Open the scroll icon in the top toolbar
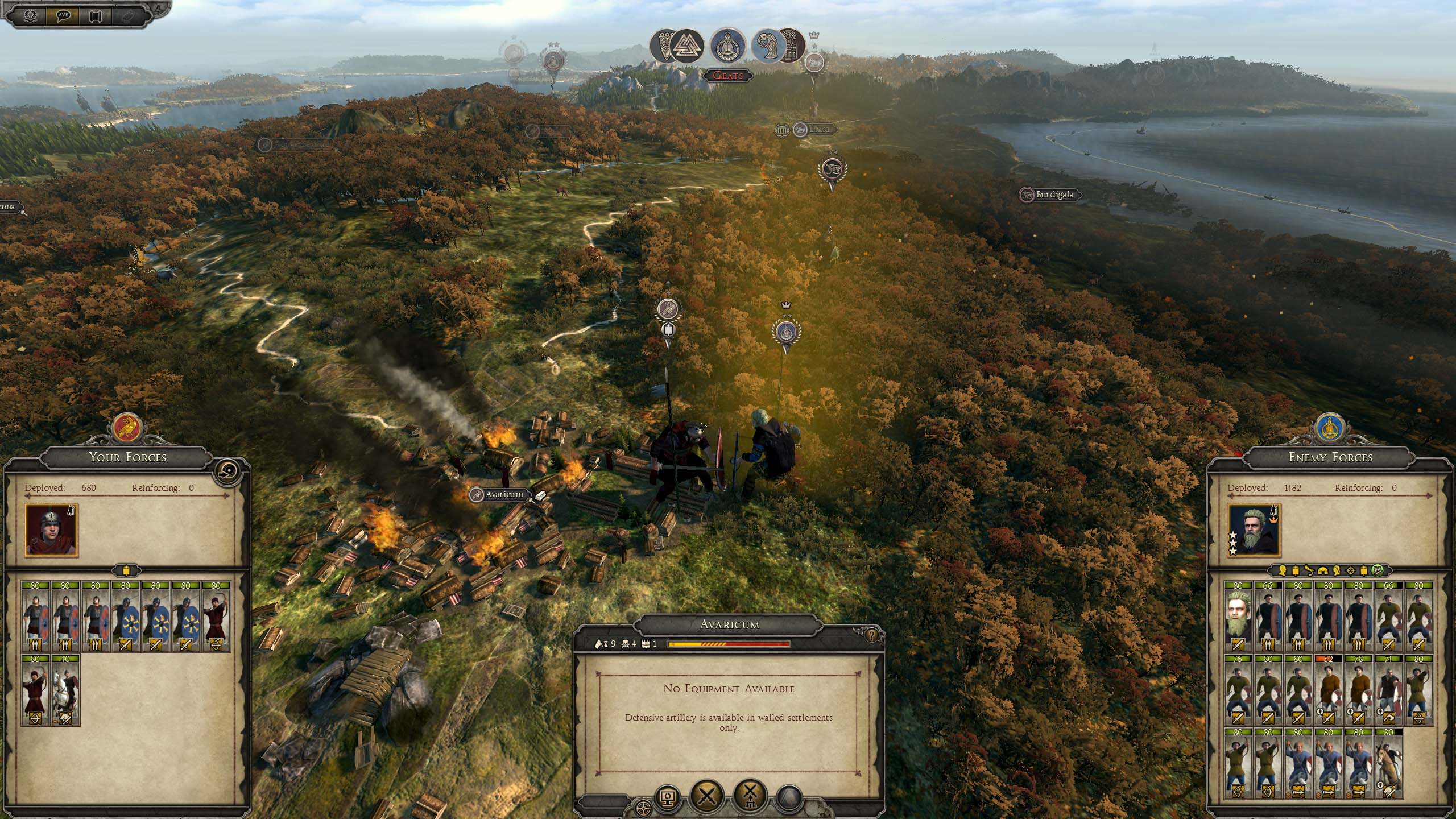 [x=95, y=15]
